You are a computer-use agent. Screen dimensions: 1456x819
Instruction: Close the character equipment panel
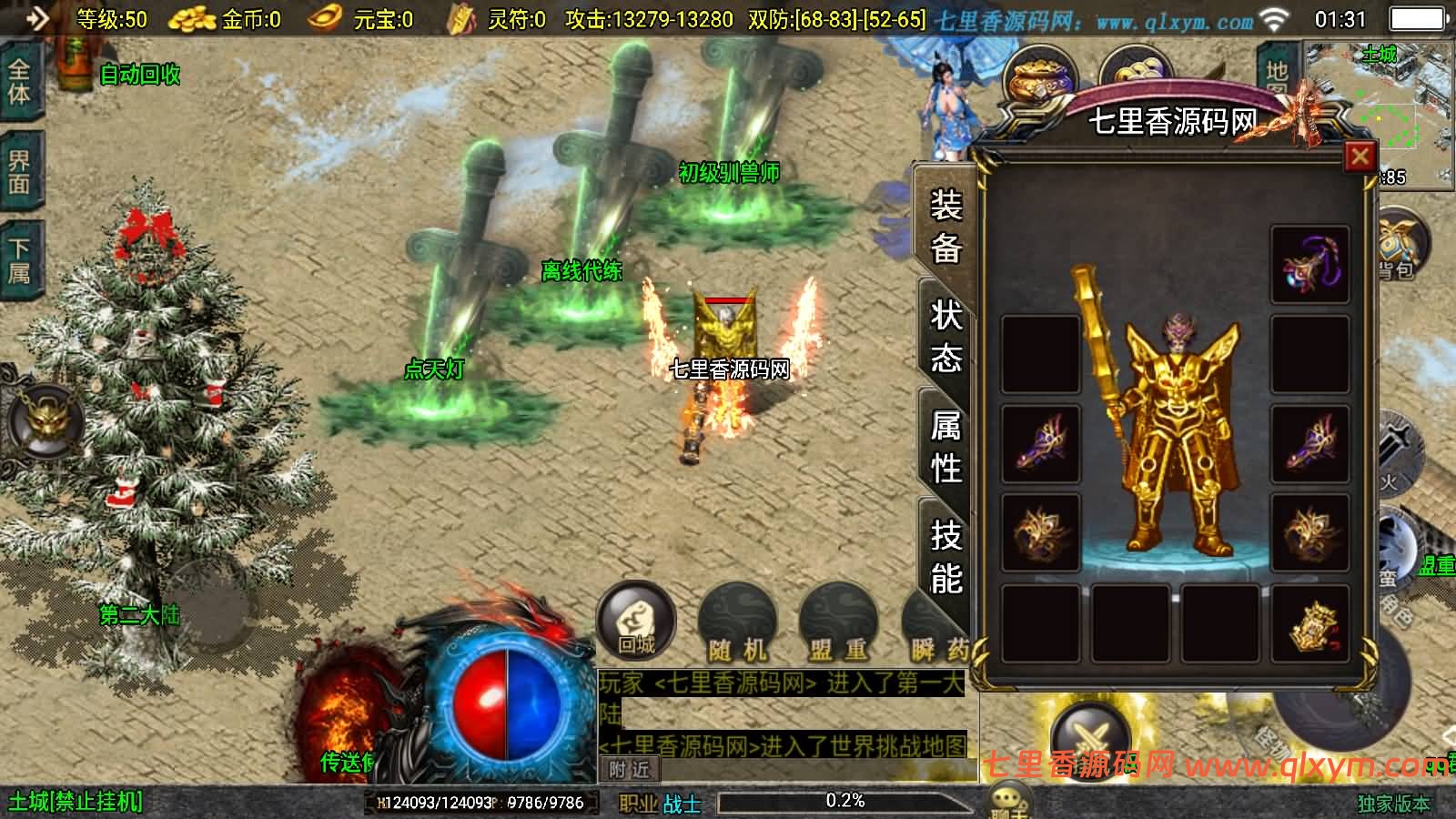coord(1360,157)
